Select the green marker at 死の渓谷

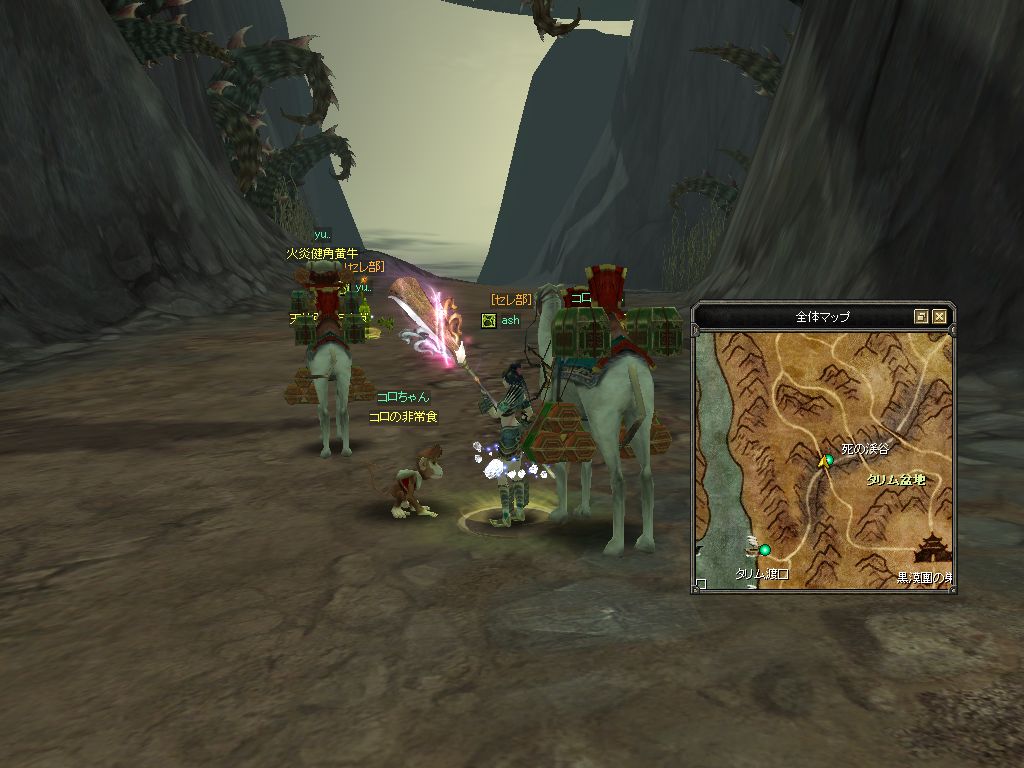[x=829, y=459]
